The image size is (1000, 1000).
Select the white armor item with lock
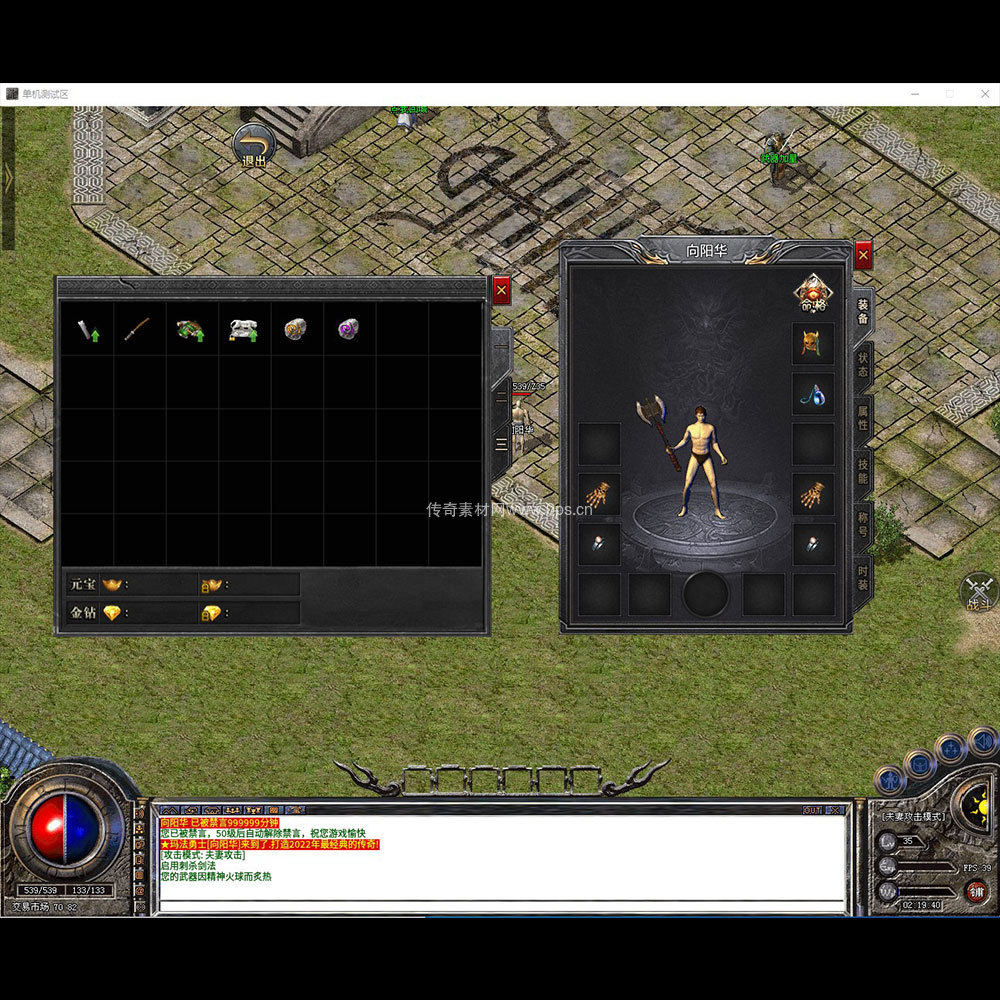242,329
